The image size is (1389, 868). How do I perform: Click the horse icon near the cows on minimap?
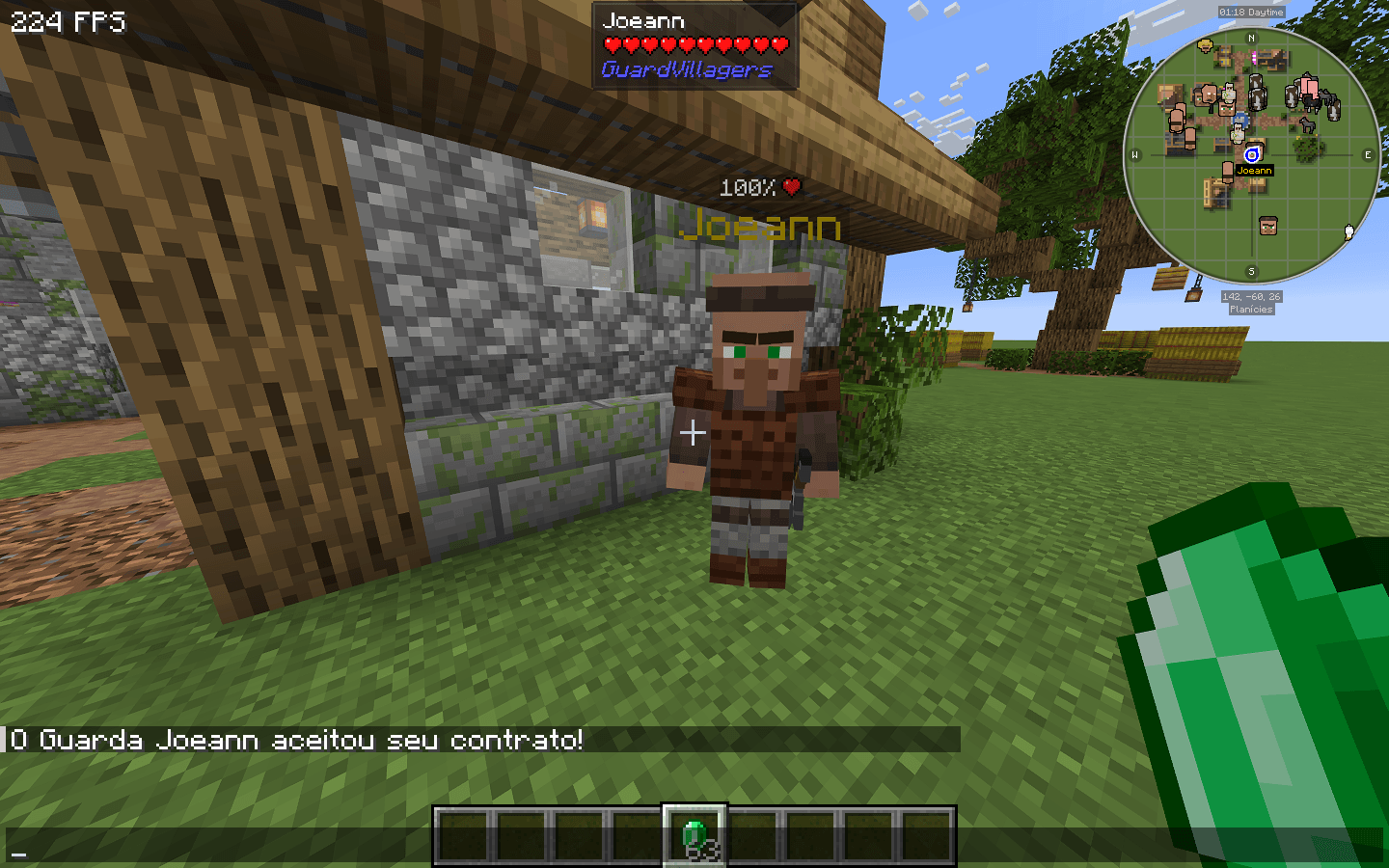1308,124
